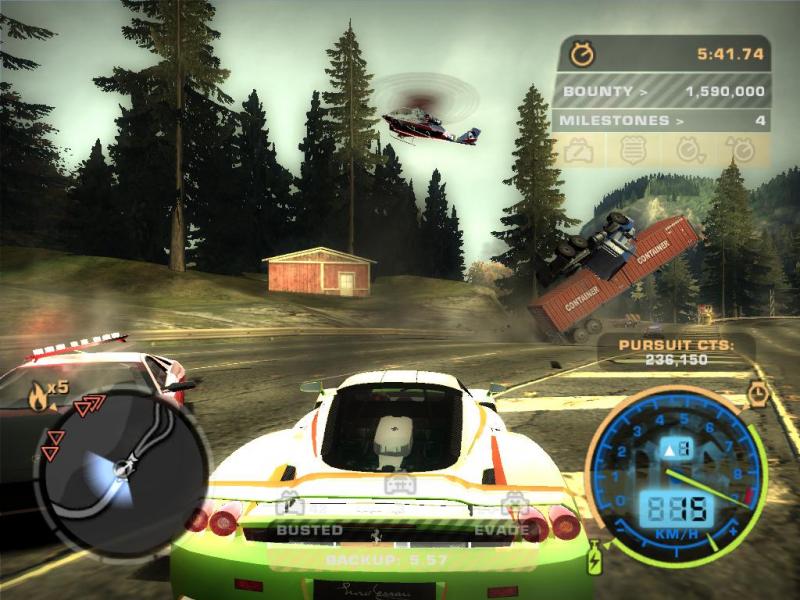Click the orange stopwatch beside pursuit timer
The image size is (800, 600).
pos(582,54)
